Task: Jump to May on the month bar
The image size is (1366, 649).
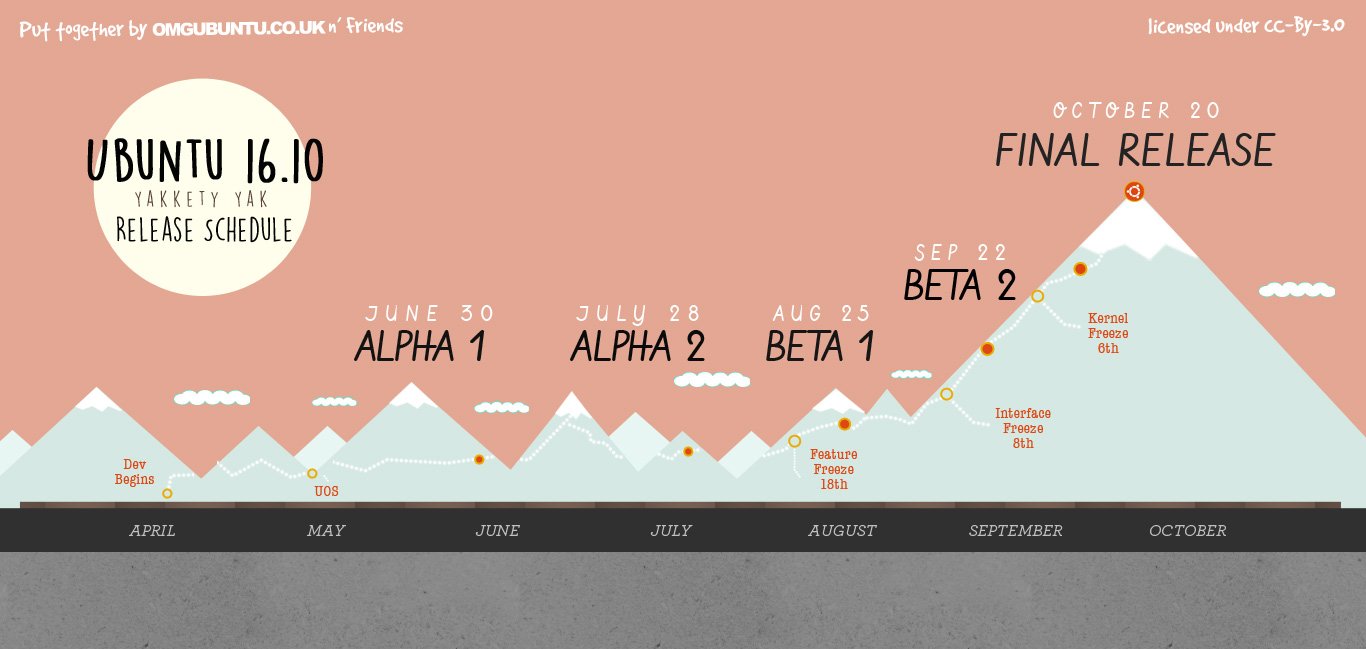Action: click(x=326, y=531)
